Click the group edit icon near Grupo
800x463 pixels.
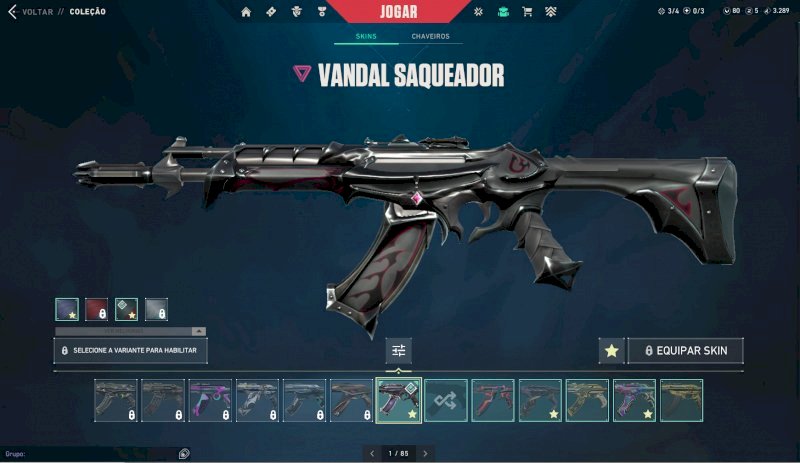pos(184,453)
